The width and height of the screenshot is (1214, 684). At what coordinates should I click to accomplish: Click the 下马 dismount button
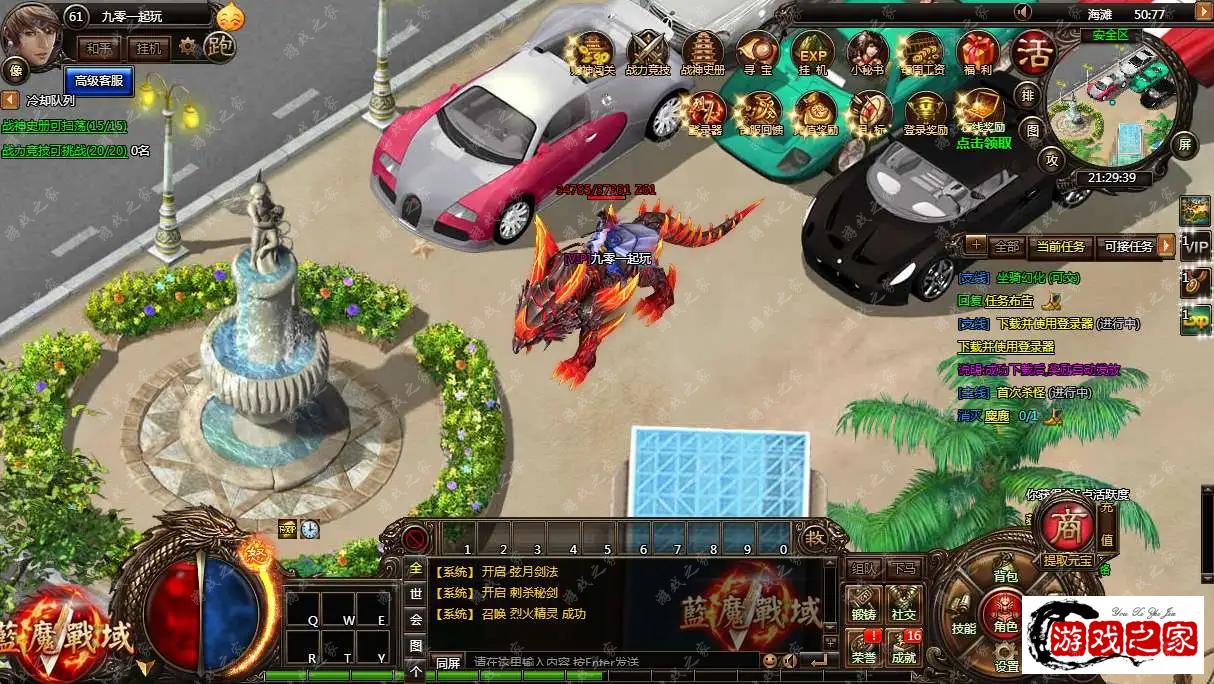pos(904,568)
